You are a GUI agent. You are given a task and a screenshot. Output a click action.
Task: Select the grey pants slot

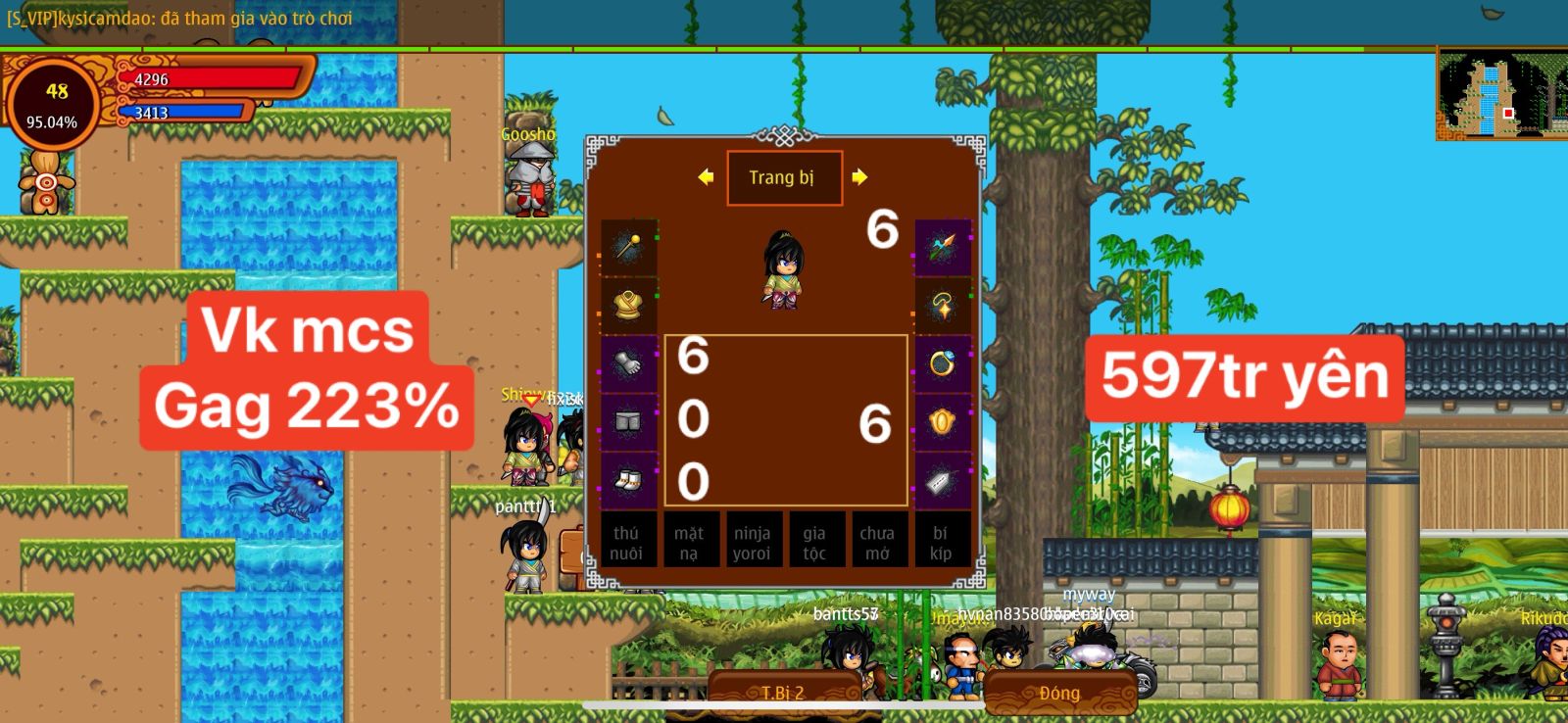[628, 422]
